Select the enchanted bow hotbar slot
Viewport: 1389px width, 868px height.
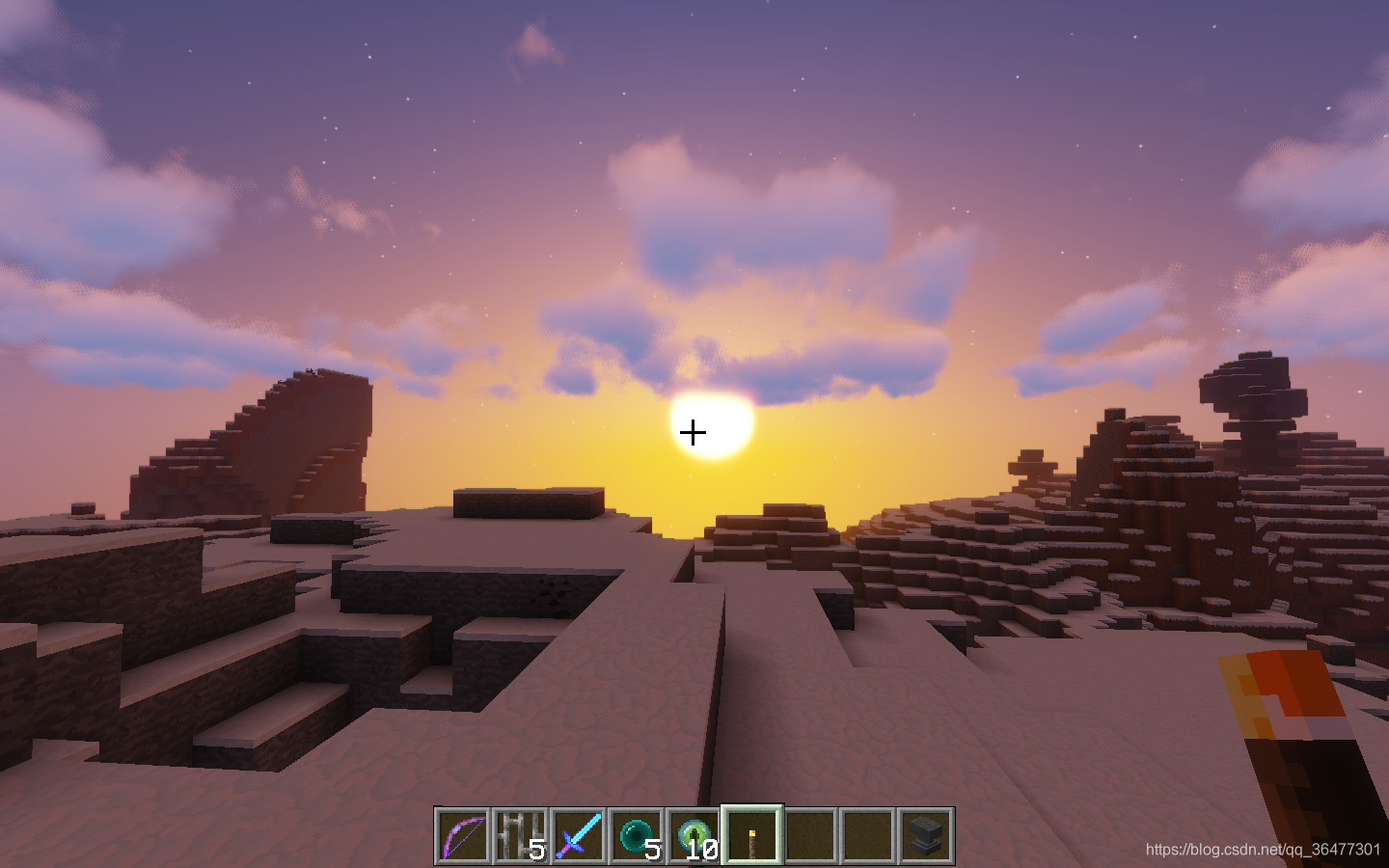click(x=463, y=835)
